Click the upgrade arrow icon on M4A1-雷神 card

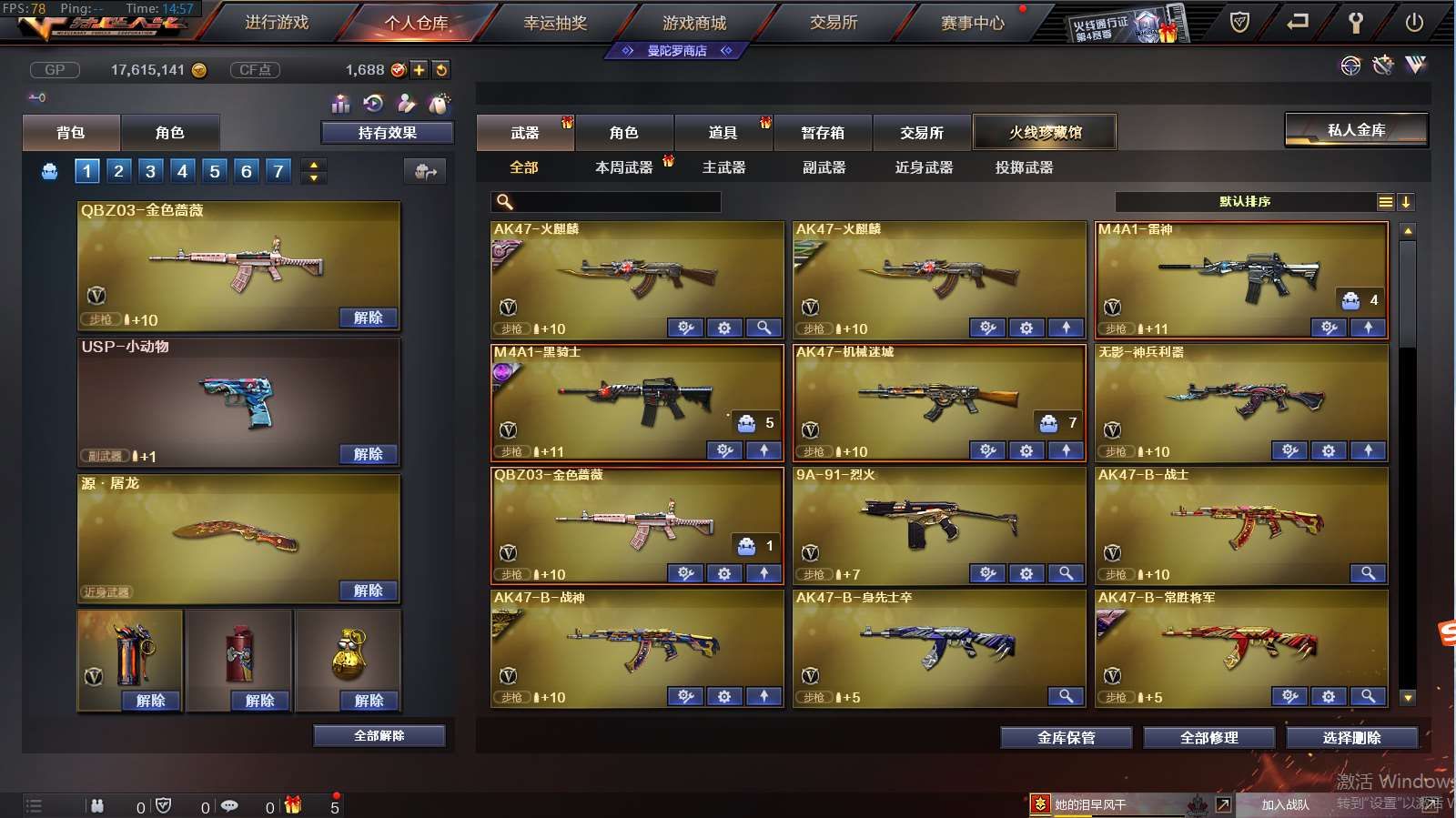(x=1369, y=328)
